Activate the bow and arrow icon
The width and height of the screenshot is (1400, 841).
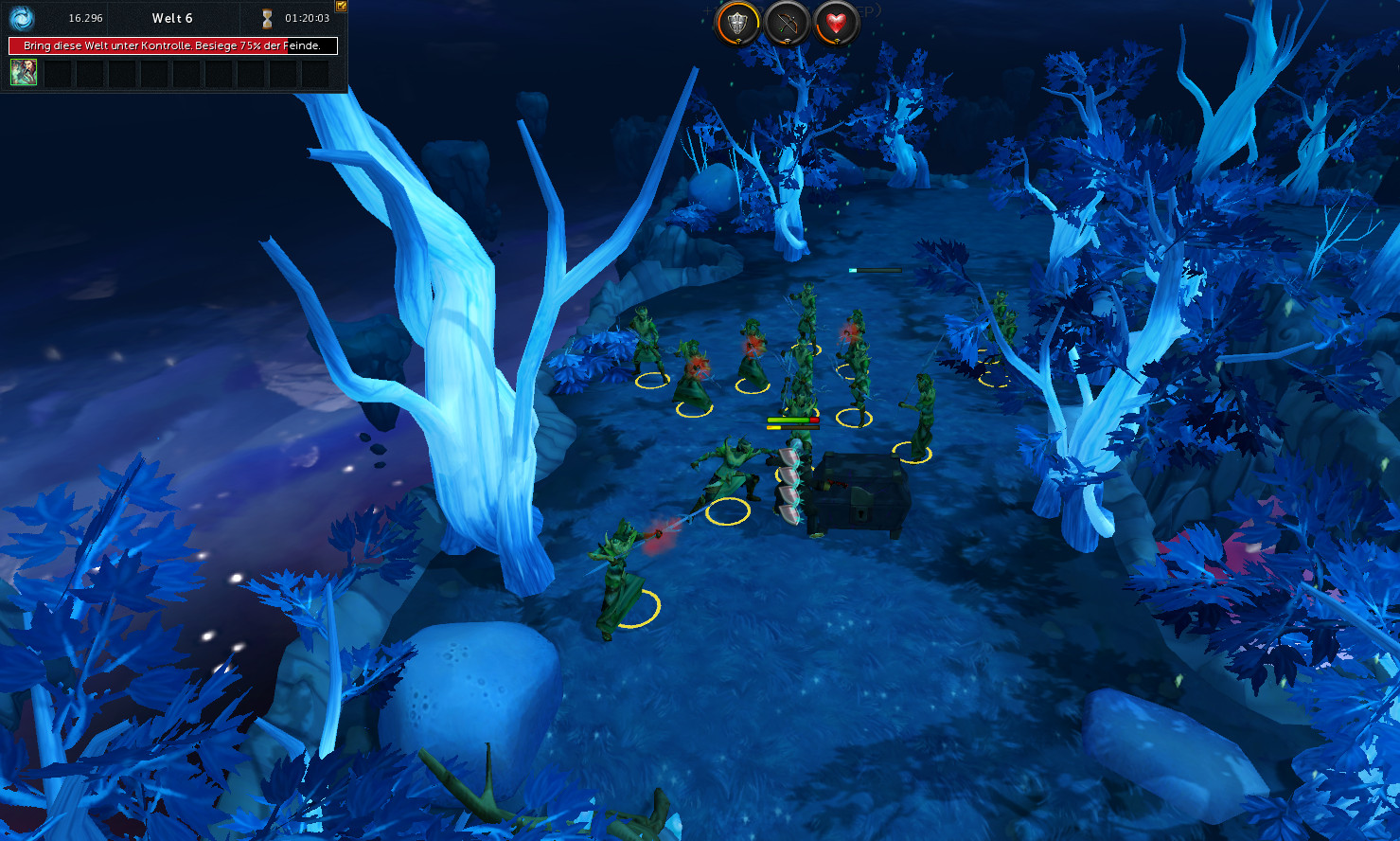click(x=787, y=24)
